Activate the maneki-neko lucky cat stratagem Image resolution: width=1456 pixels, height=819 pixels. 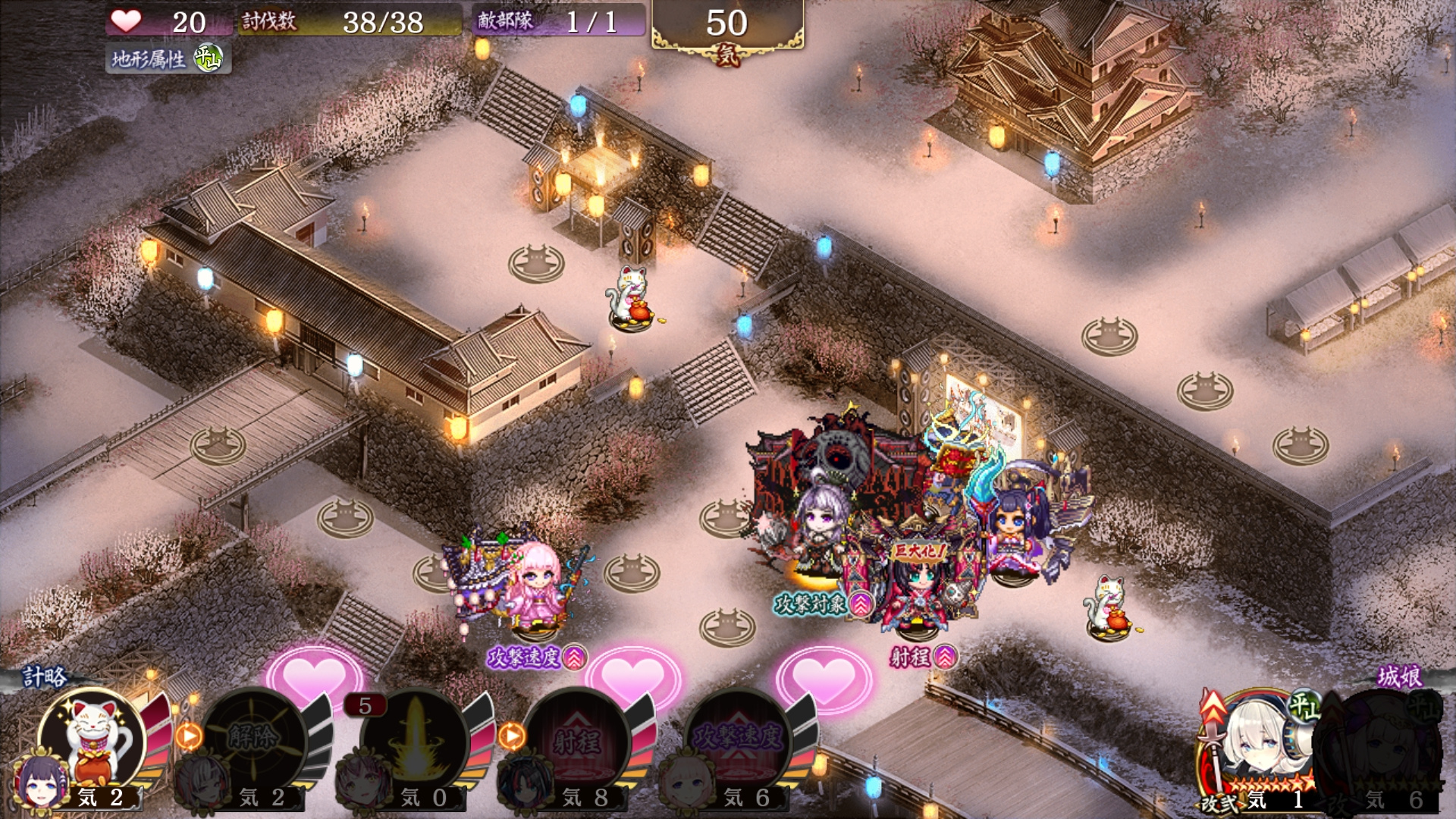pos(93,739)
